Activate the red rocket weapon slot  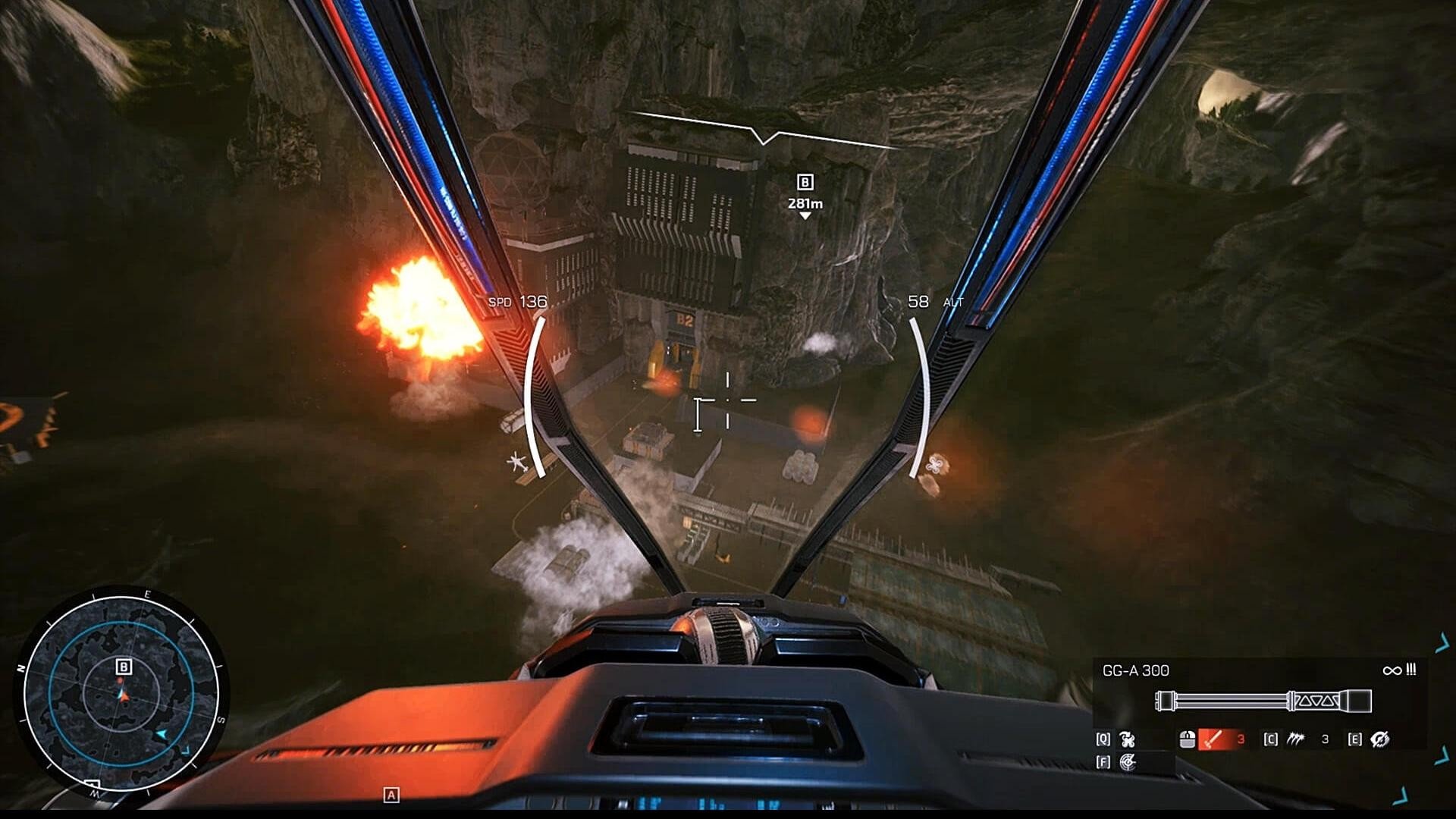pos(1215,739)
